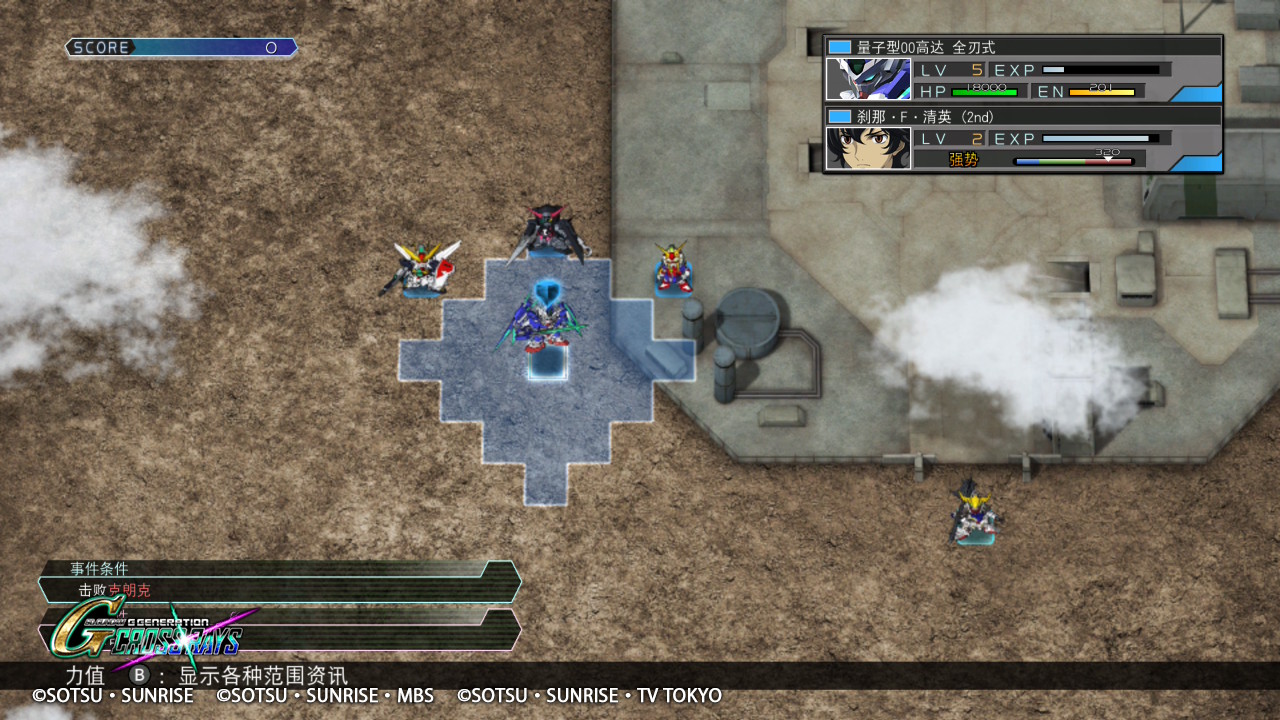This screenshot has height=720, width=1280.
Task: Select the dark red-black mobile suit unit
Action: (546, 234)
